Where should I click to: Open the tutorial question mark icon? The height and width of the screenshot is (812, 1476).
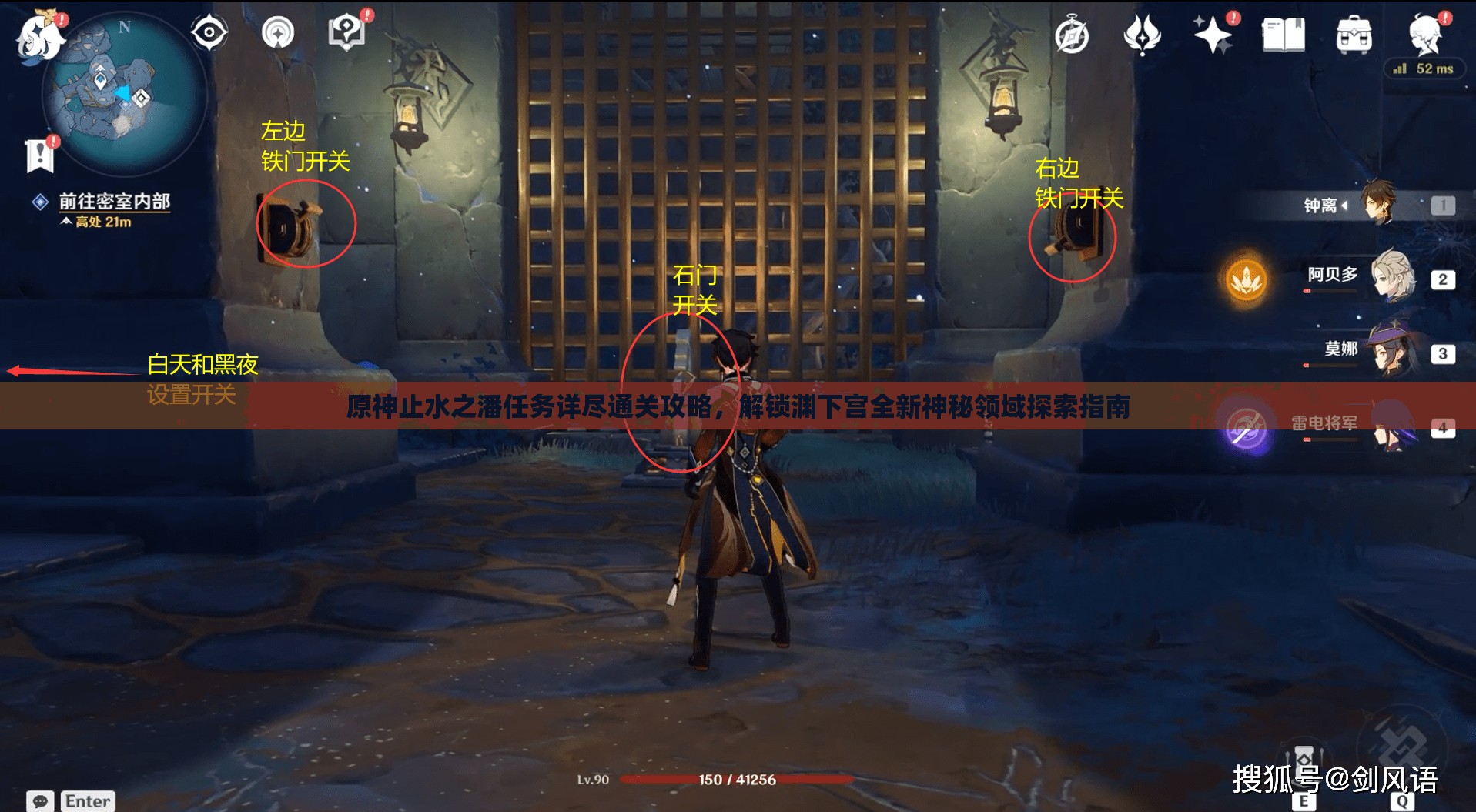tap(346, 33)
